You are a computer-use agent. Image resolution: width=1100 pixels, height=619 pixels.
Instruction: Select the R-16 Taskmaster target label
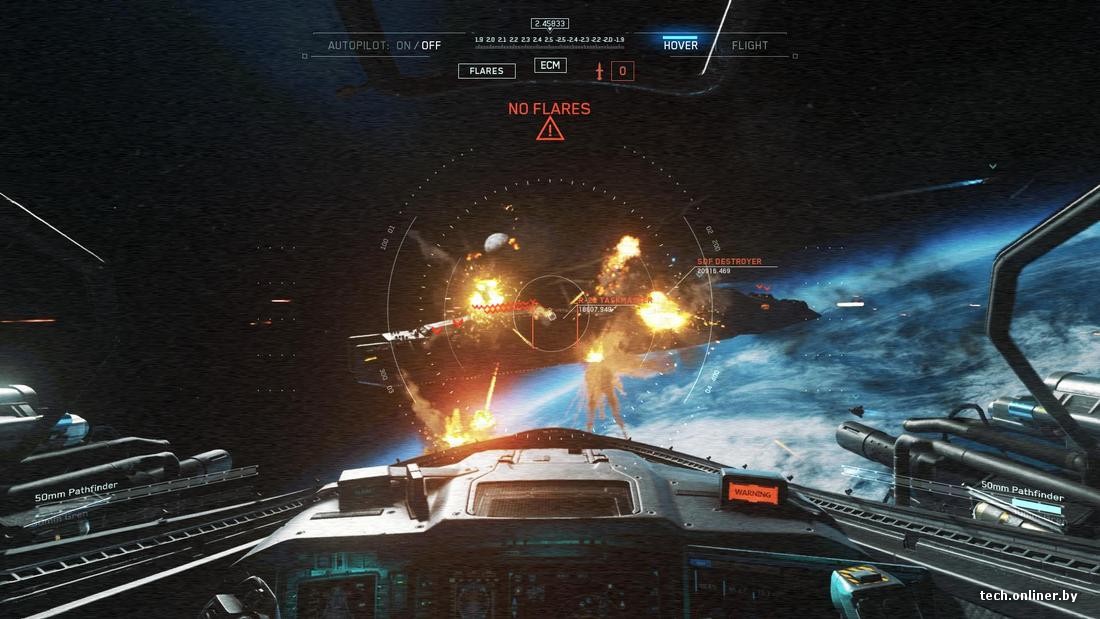click(x=615, y=300)
